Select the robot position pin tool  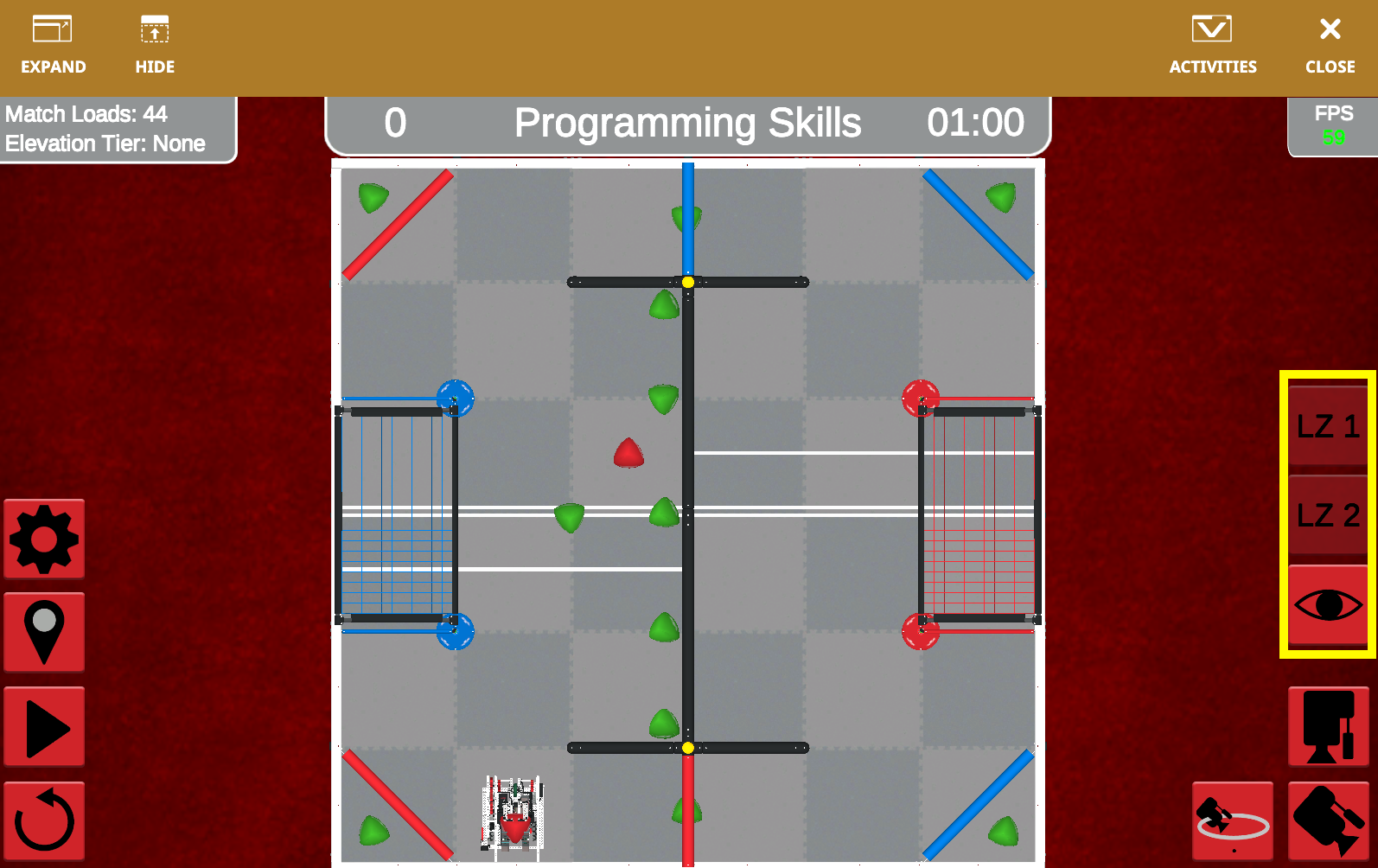pos(43,632)
